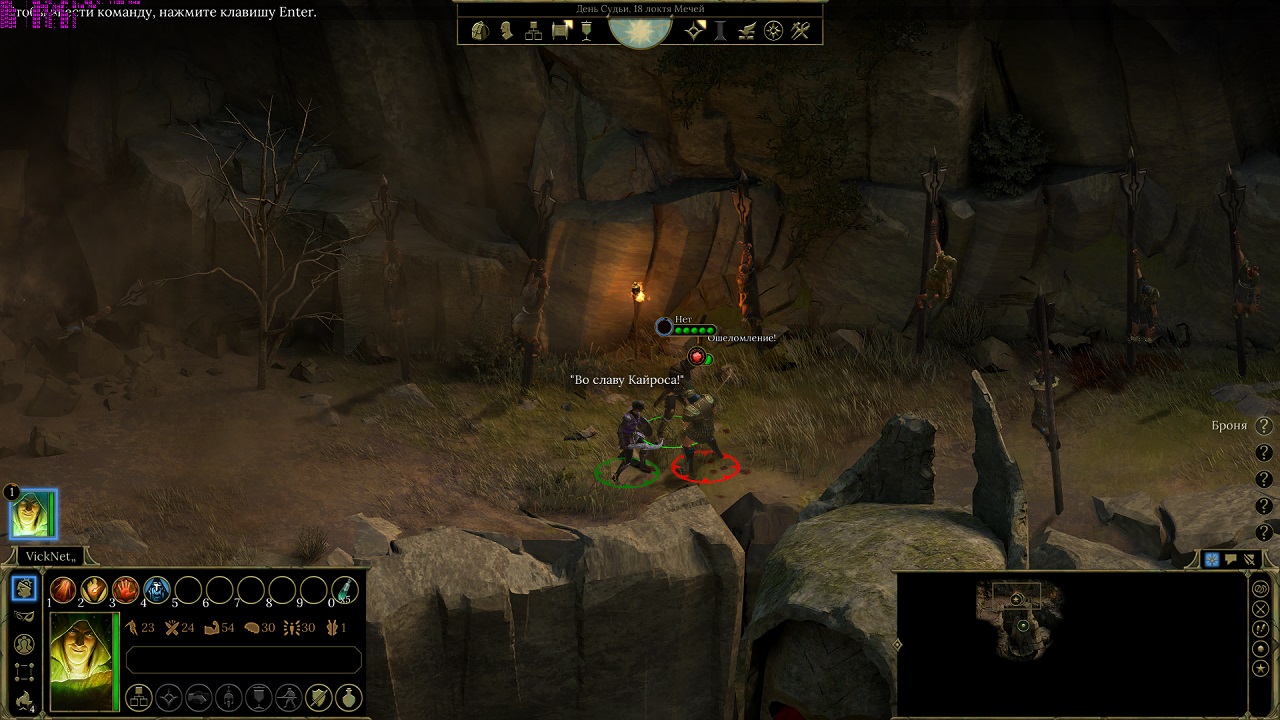Activate the first red ability in slot 1

pyautogui.click(x=63, y=590)
